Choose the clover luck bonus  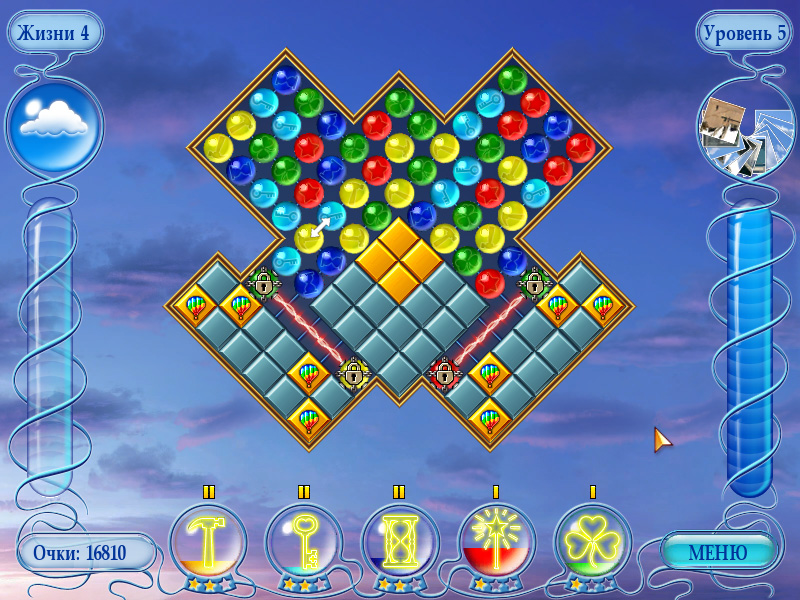point(592,543)
